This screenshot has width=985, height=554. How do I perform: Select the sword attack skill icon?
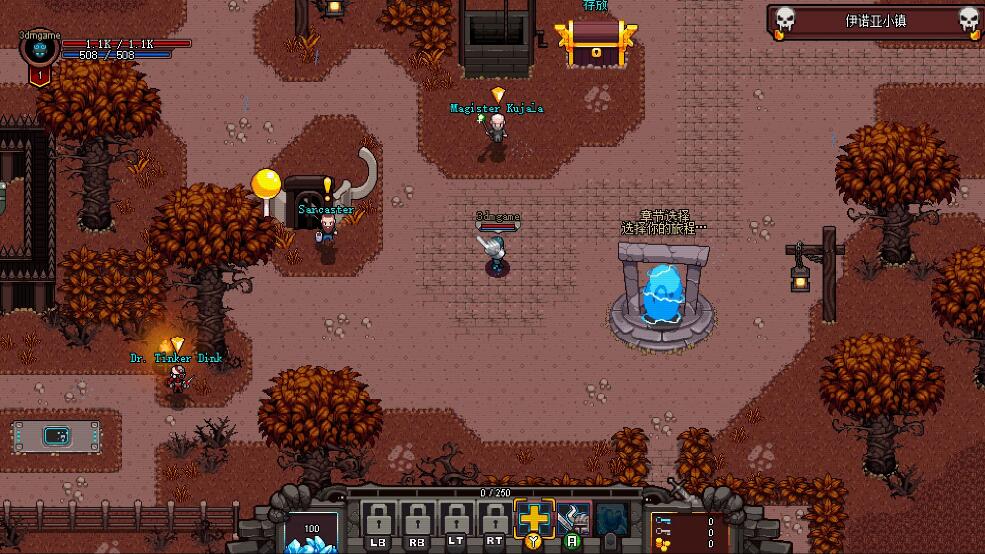573,519
